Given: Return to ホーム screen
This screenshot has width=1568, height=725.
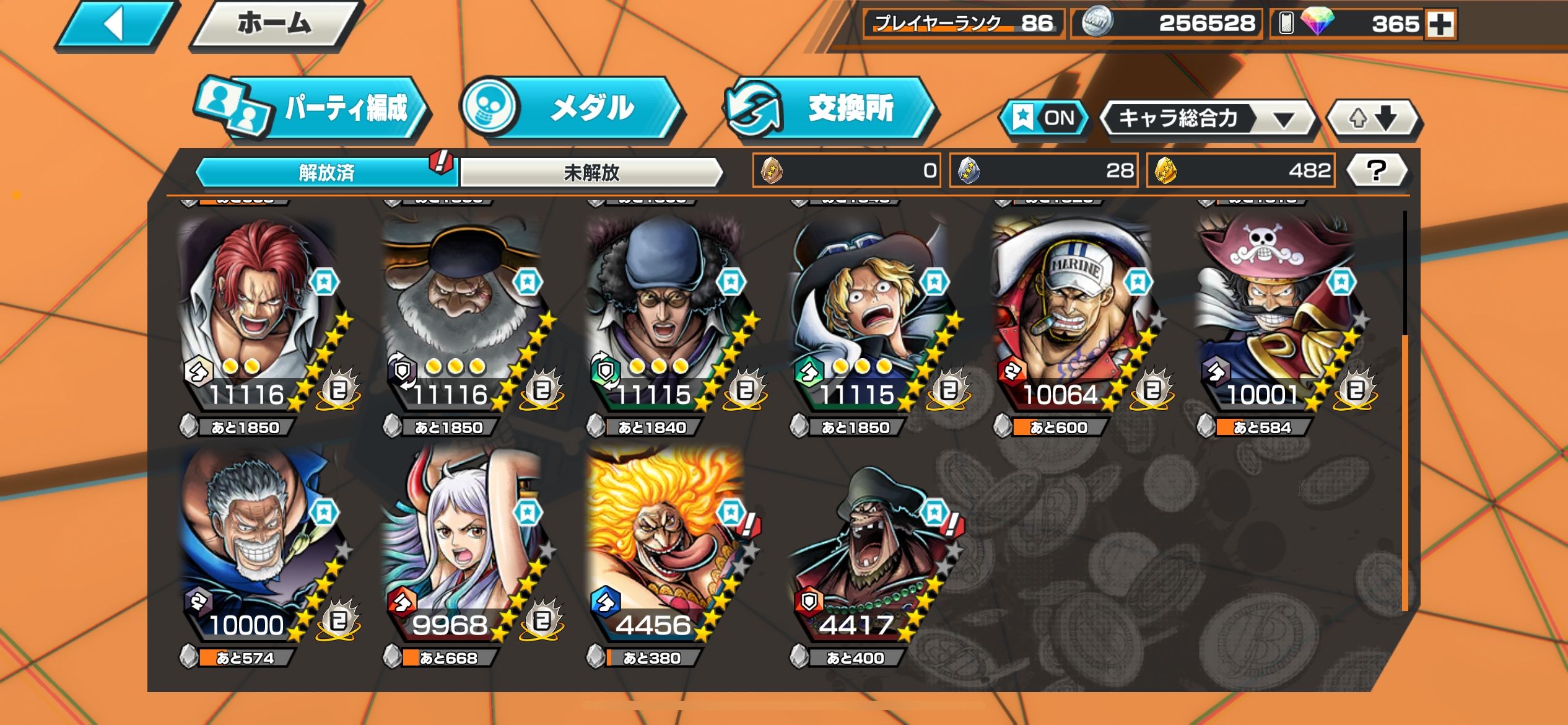Looking at the screenshot, I should click(274, 25).
